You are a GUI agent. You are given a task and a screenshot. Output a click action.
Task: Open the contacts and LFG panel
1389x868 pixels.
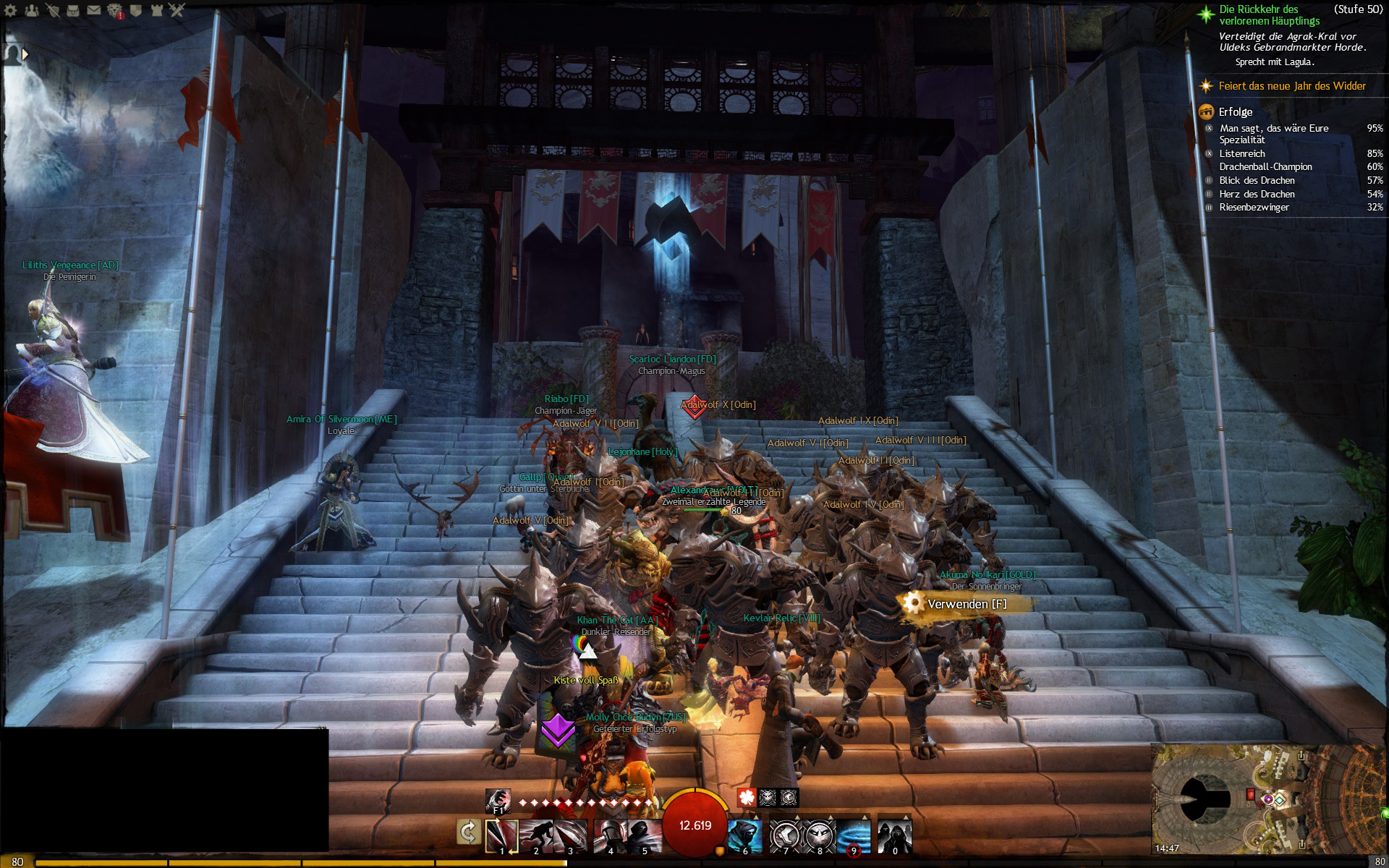point(32,10)
